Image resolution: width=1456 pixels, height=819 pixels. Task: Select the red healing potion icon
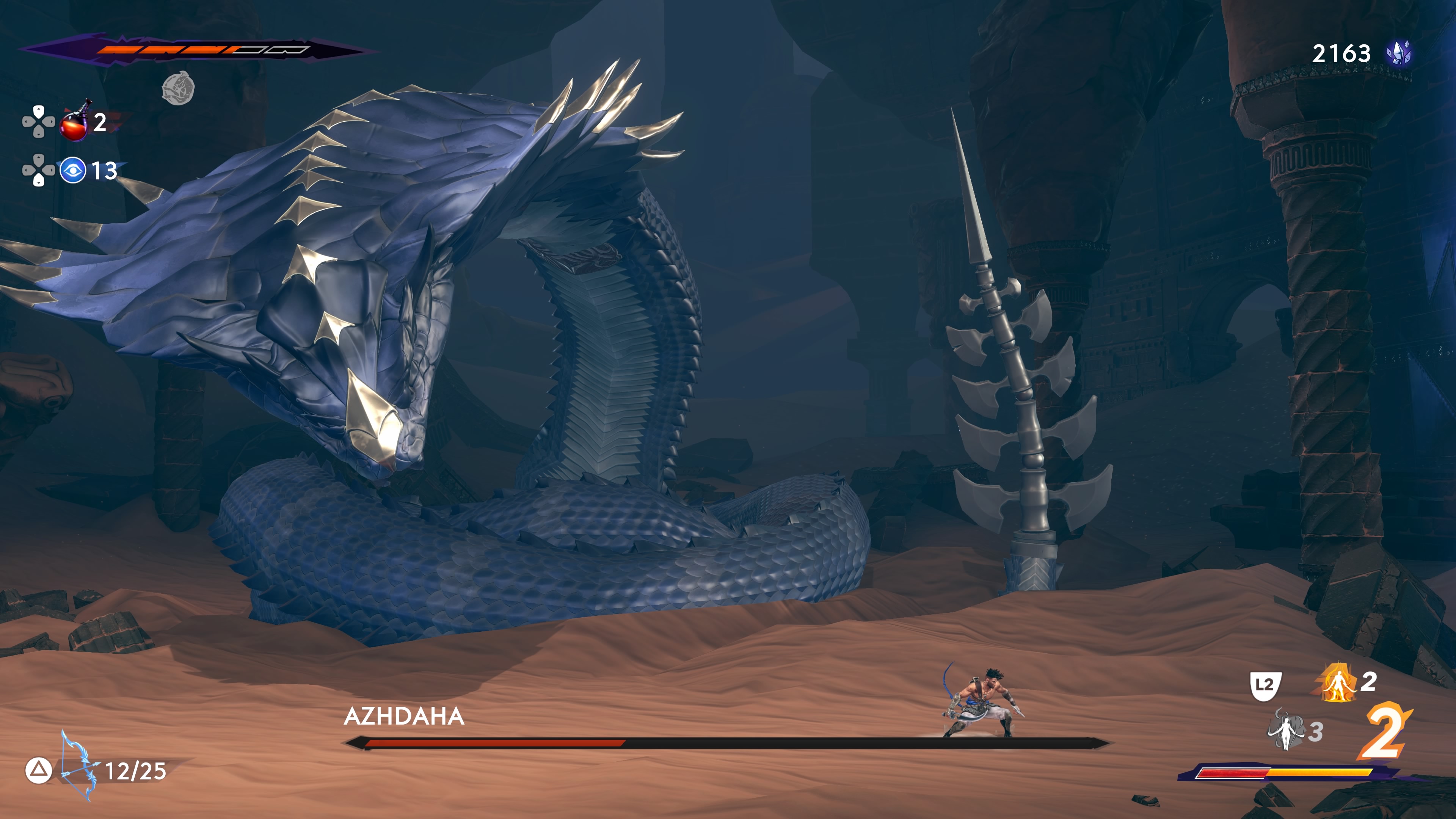click(75, 122)
